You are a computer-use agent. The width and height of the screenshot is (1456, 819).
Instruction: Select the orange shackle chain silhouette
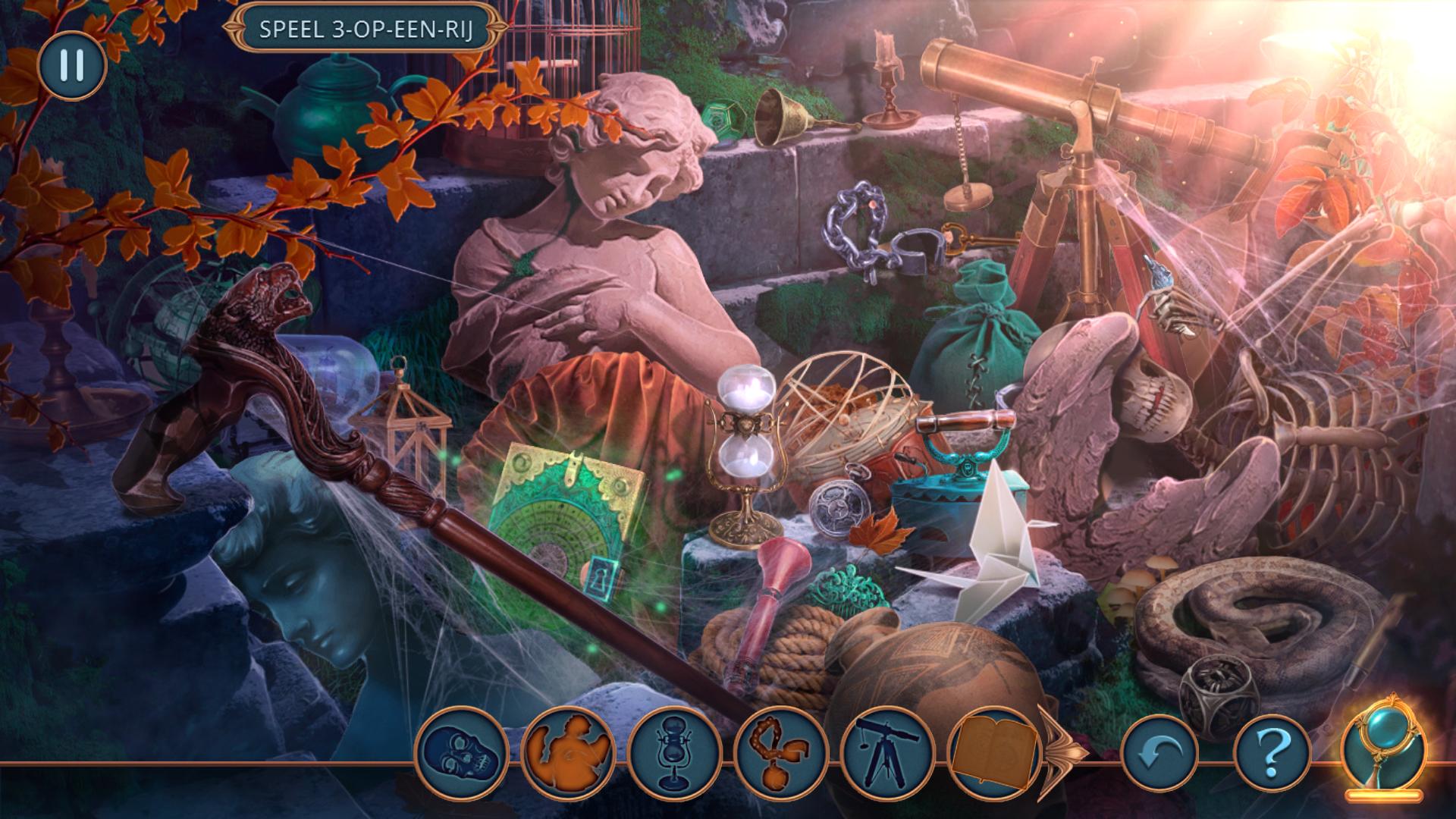780,752
